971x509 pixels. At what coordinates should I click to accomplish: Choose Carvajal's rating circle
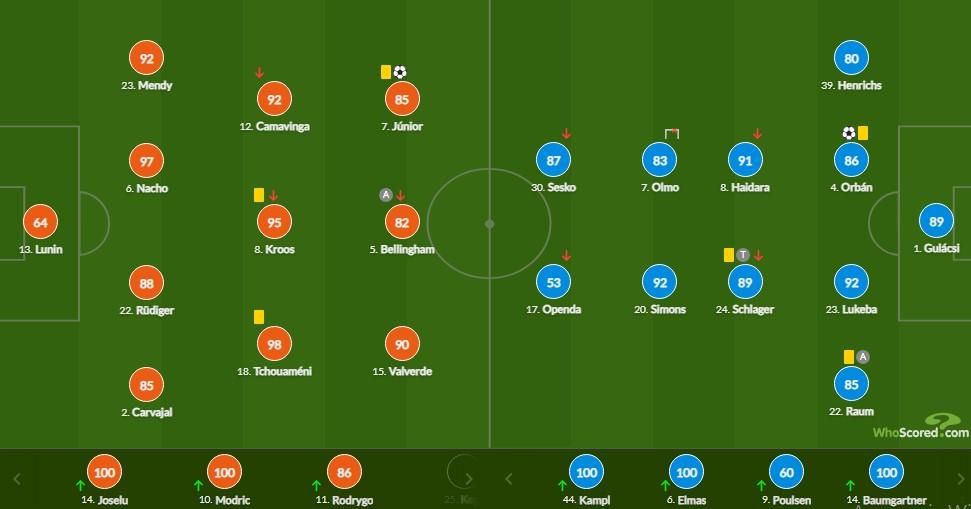tap(147, 385)
